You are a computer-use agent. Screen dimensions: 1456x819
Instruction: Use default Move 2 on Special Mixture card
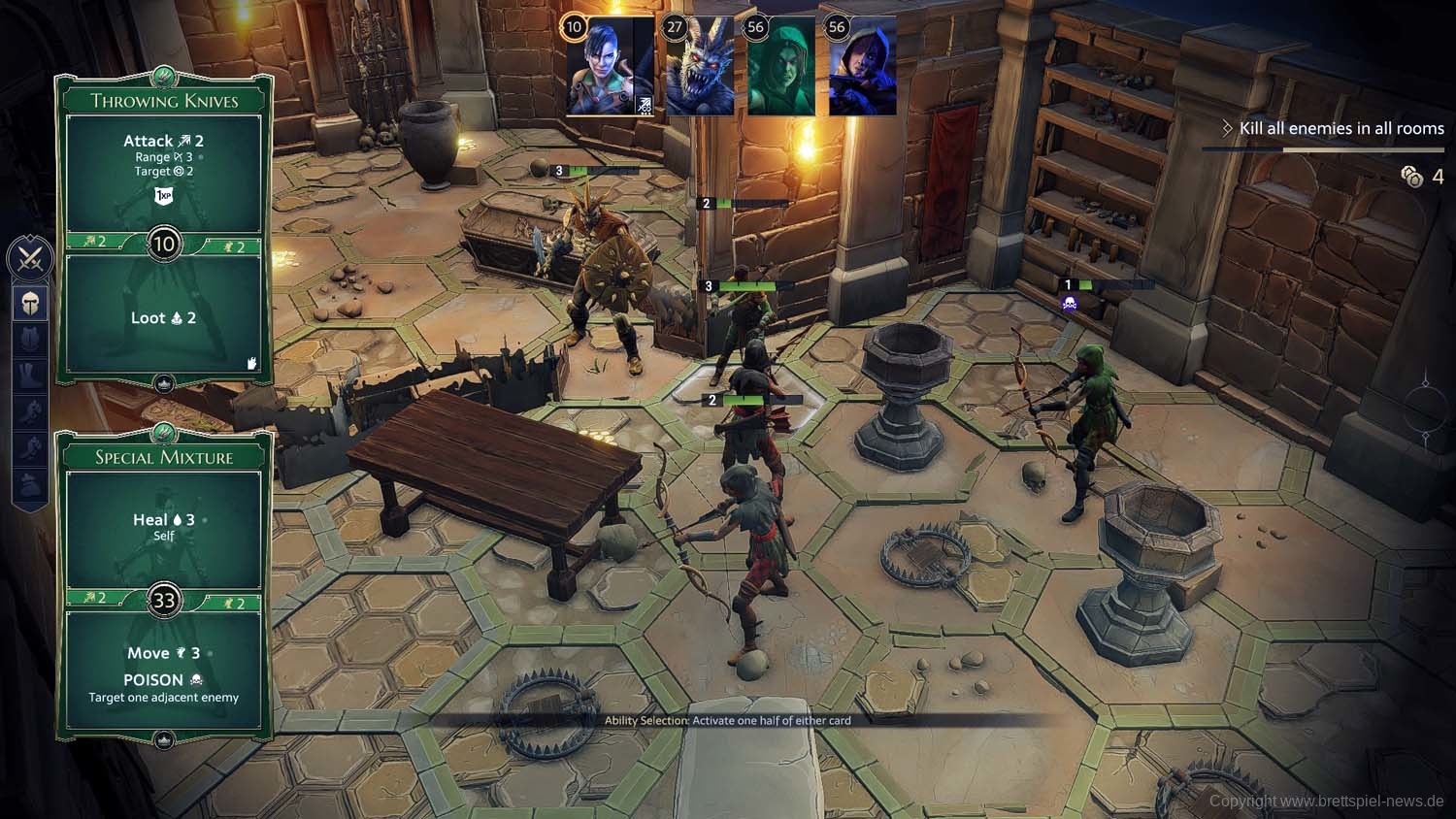(234, 603)
